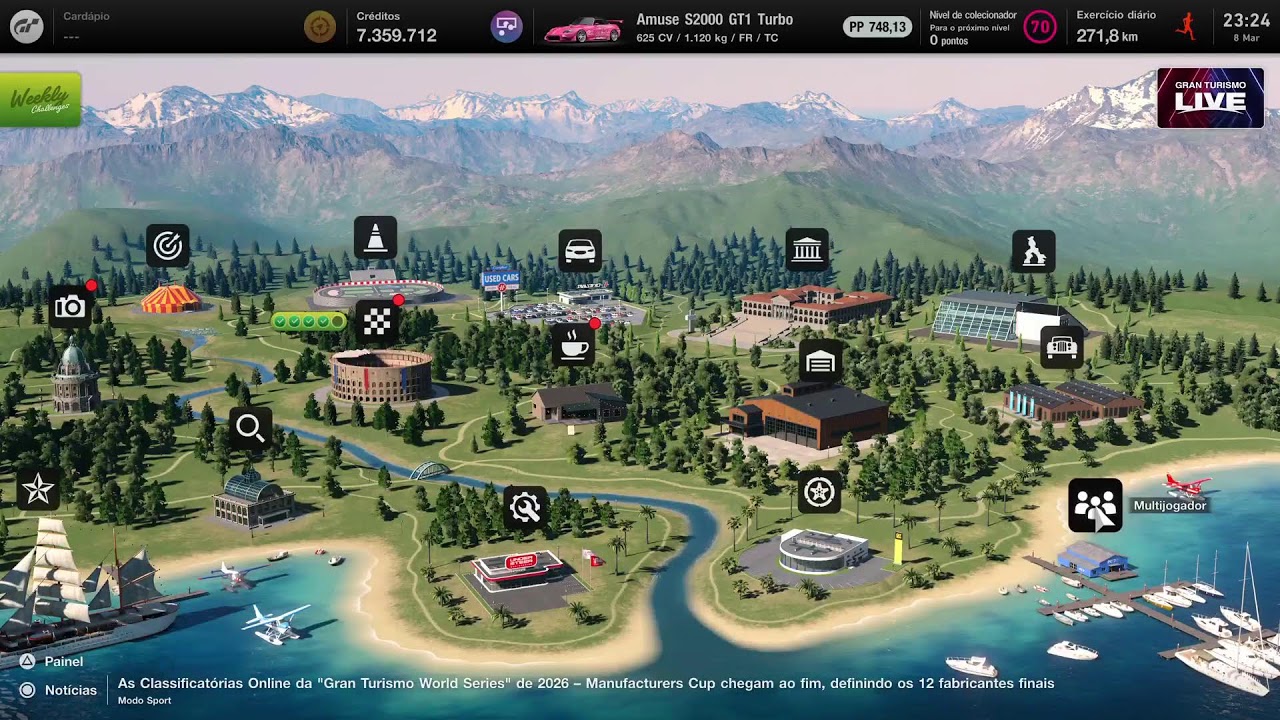Click the GT logo in top bar
Screen dimensions: 1280x720
27,26
